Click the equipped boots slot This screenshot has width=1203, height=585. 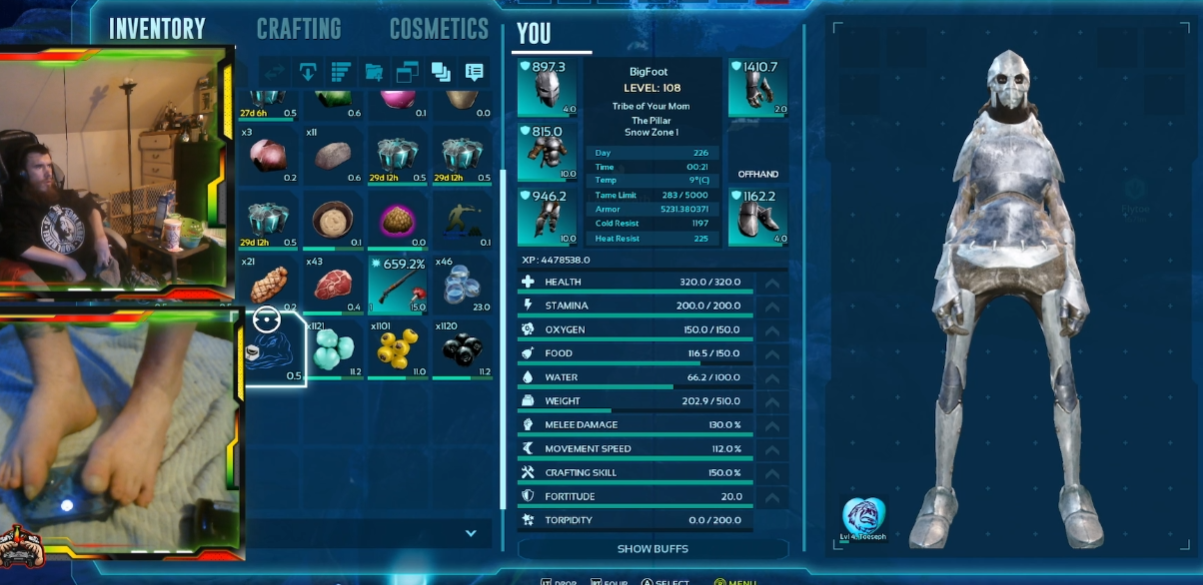[758, 217]
